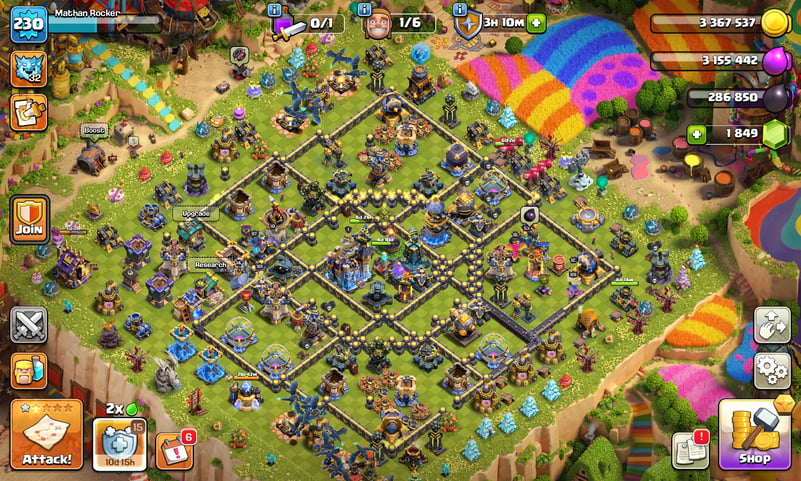Tap the Attack! map button

pyautogui.click(x=46, y=433)
